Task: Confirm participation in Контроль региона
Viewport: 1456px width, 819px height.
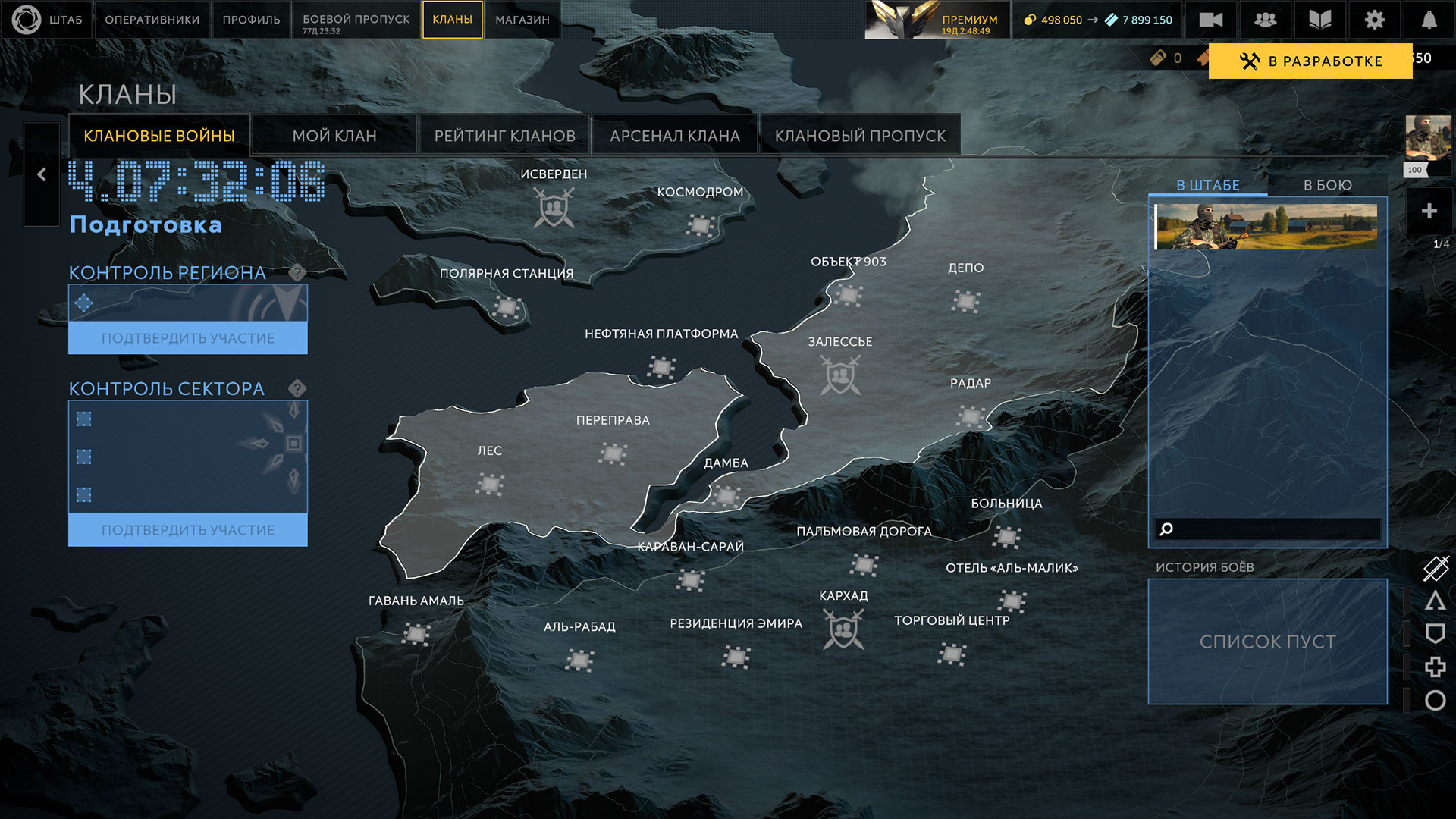Action: 188,338
